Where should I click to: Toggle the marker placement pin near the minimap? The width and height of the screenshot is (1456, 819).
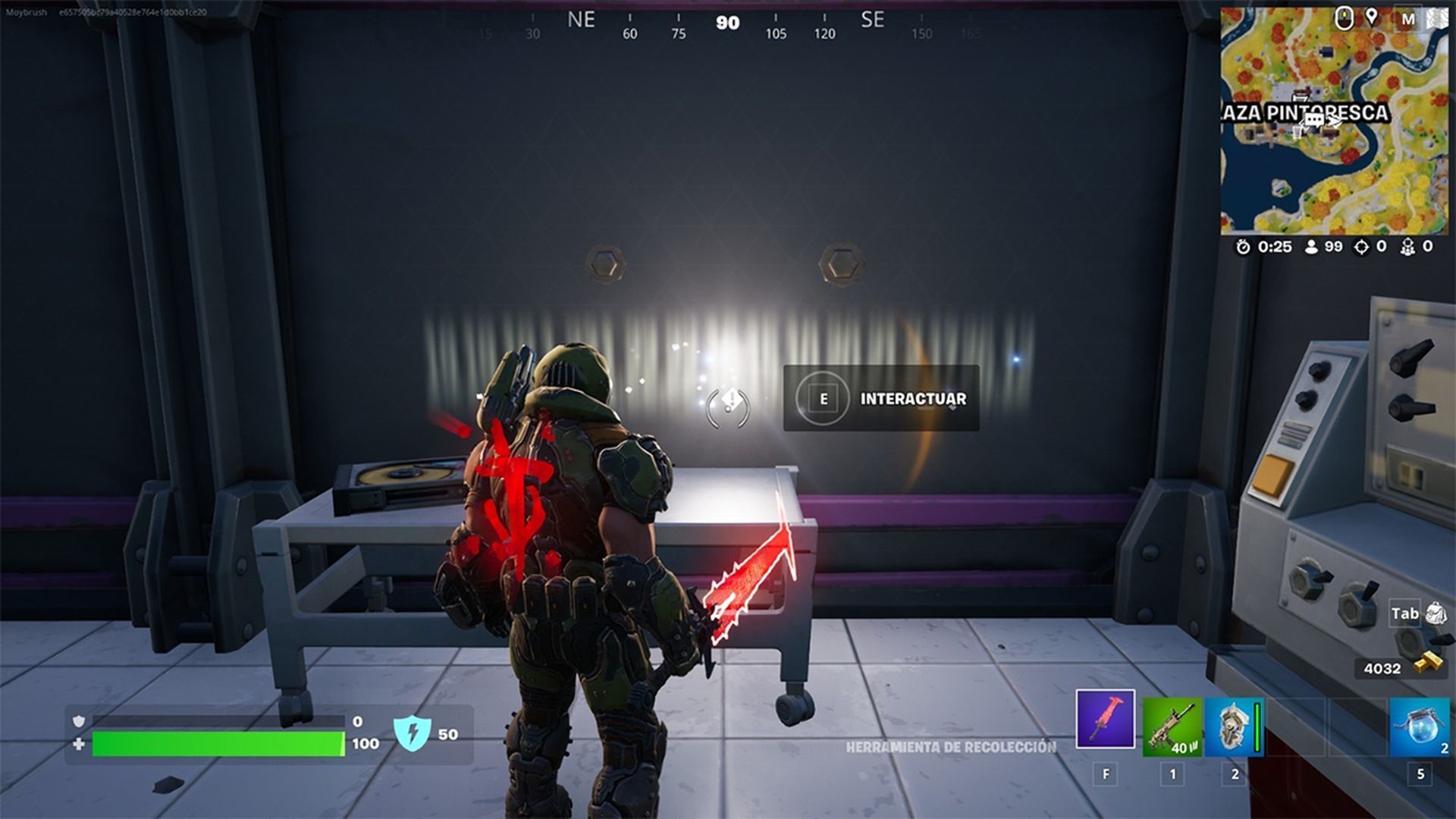coord(1372,17)
